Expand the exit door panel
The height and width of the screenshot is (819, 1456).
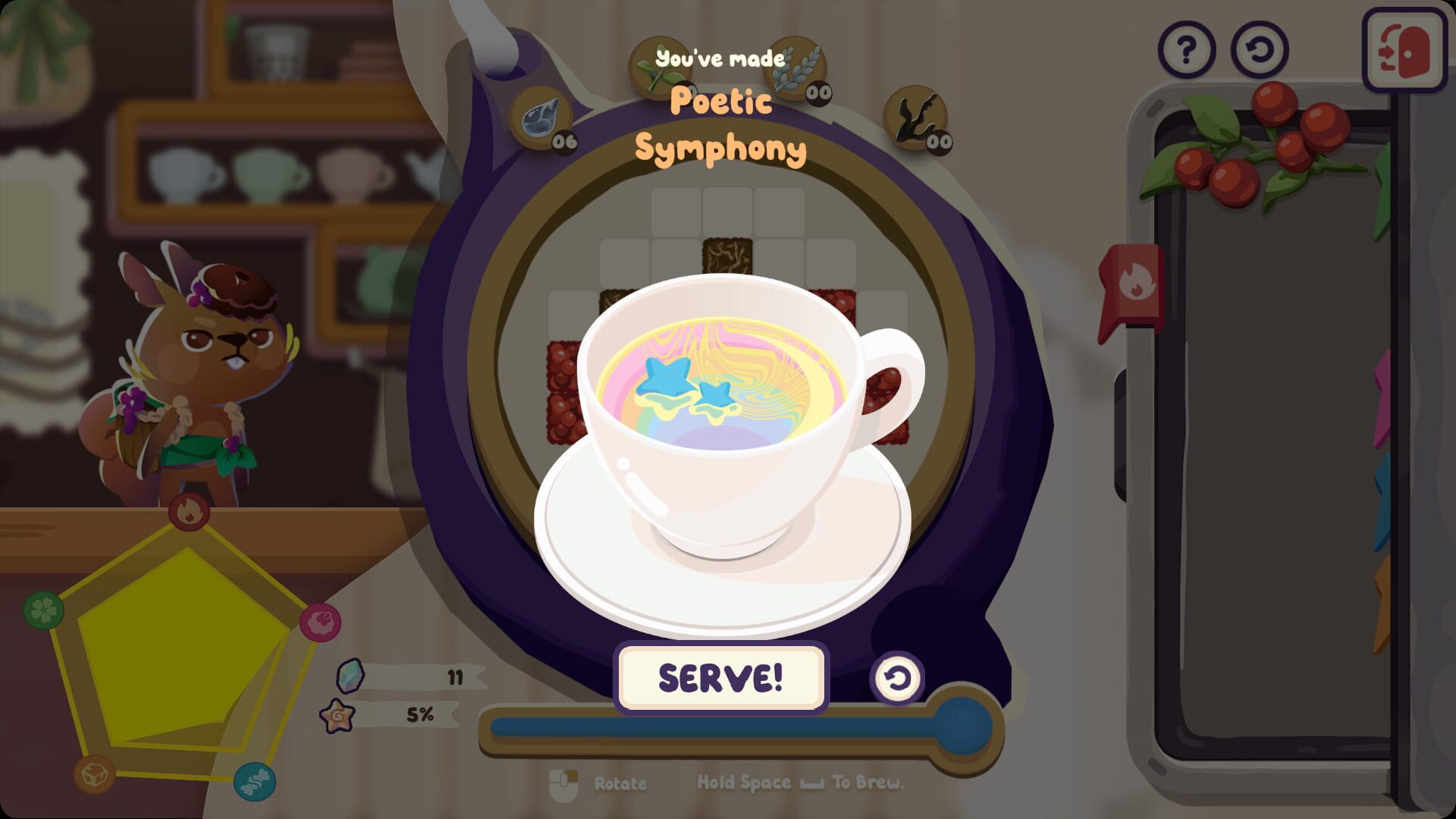click(1404, 49)
